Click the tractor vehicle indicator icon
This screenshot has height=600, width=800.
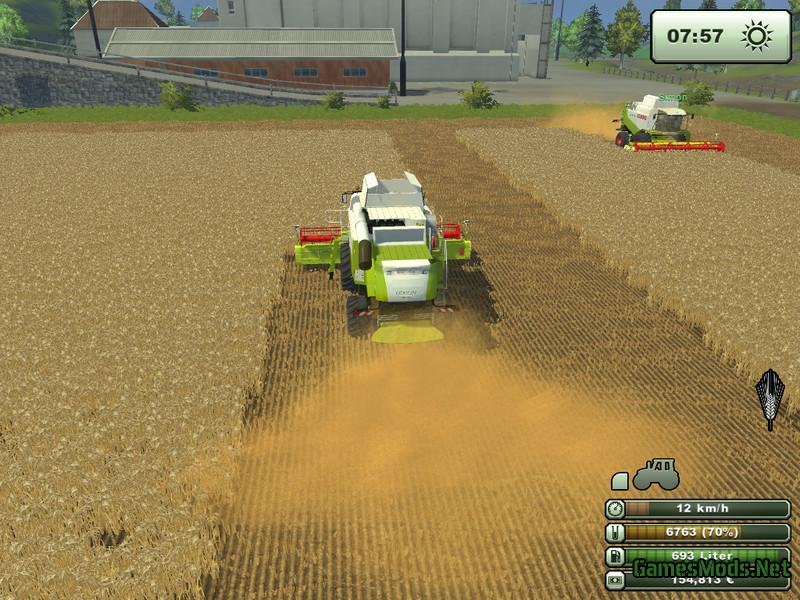[x=657, y=474]
